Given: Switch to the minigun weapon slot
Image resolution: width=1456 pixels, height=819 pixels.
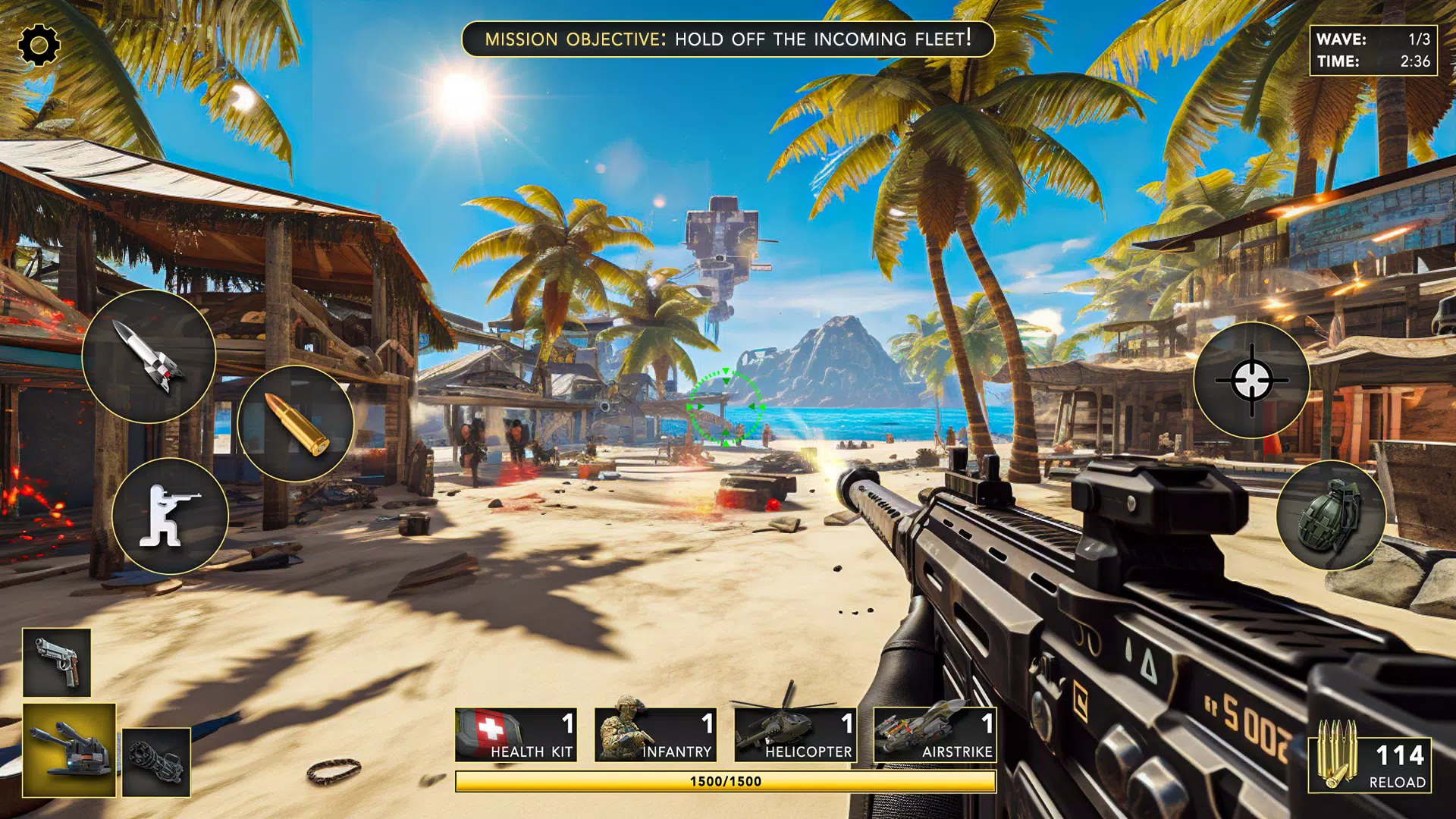Looking at the screenshot, I should [x=156, y=762].
